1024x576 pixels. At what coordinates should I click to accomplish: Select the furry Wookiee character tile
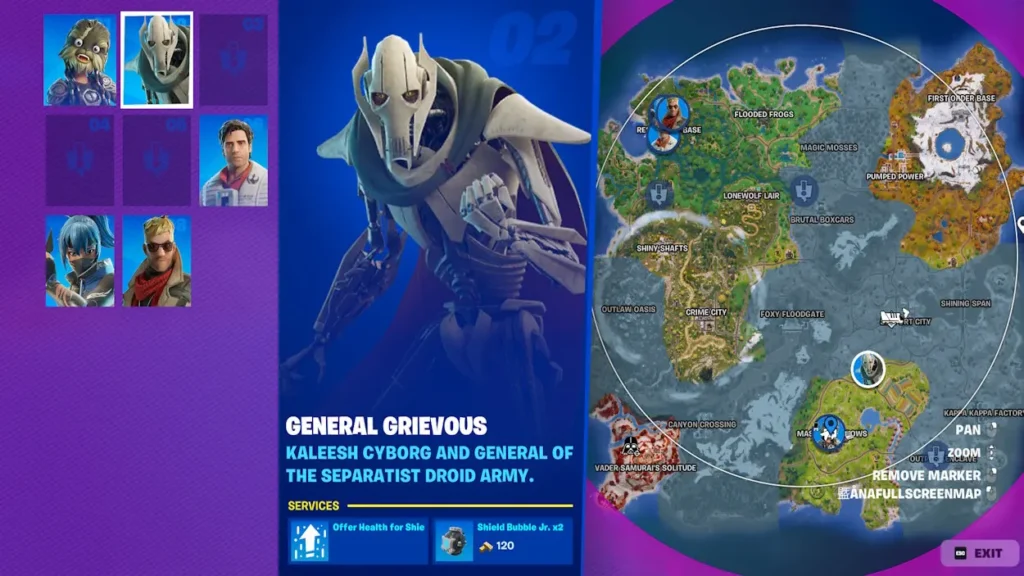79,60
